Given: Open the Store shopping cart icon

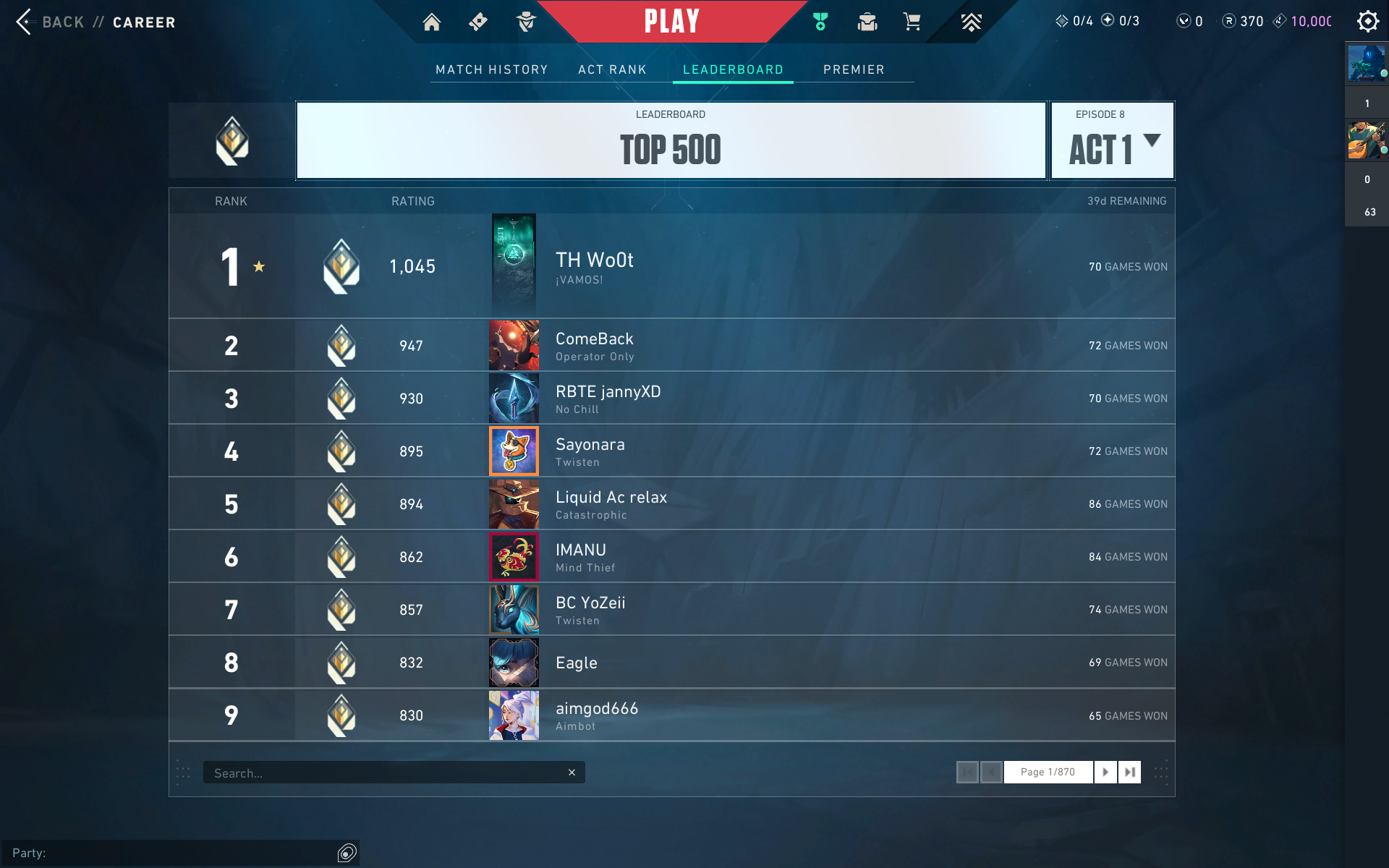Looking at the screenshot, I should click(x=912, y=22).
